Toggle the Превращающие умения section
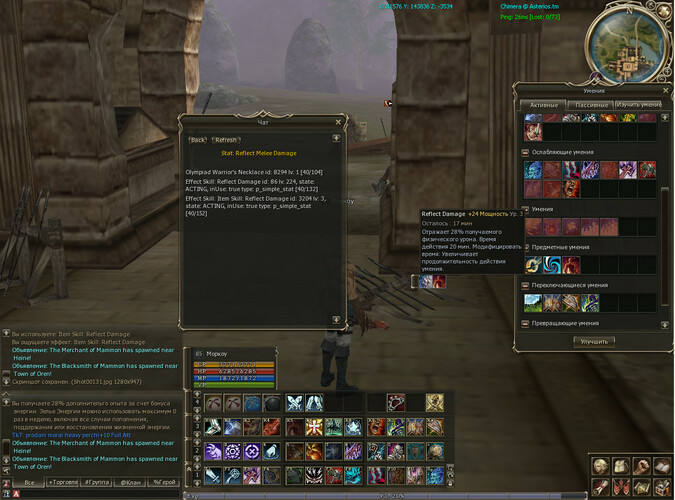 526,323
